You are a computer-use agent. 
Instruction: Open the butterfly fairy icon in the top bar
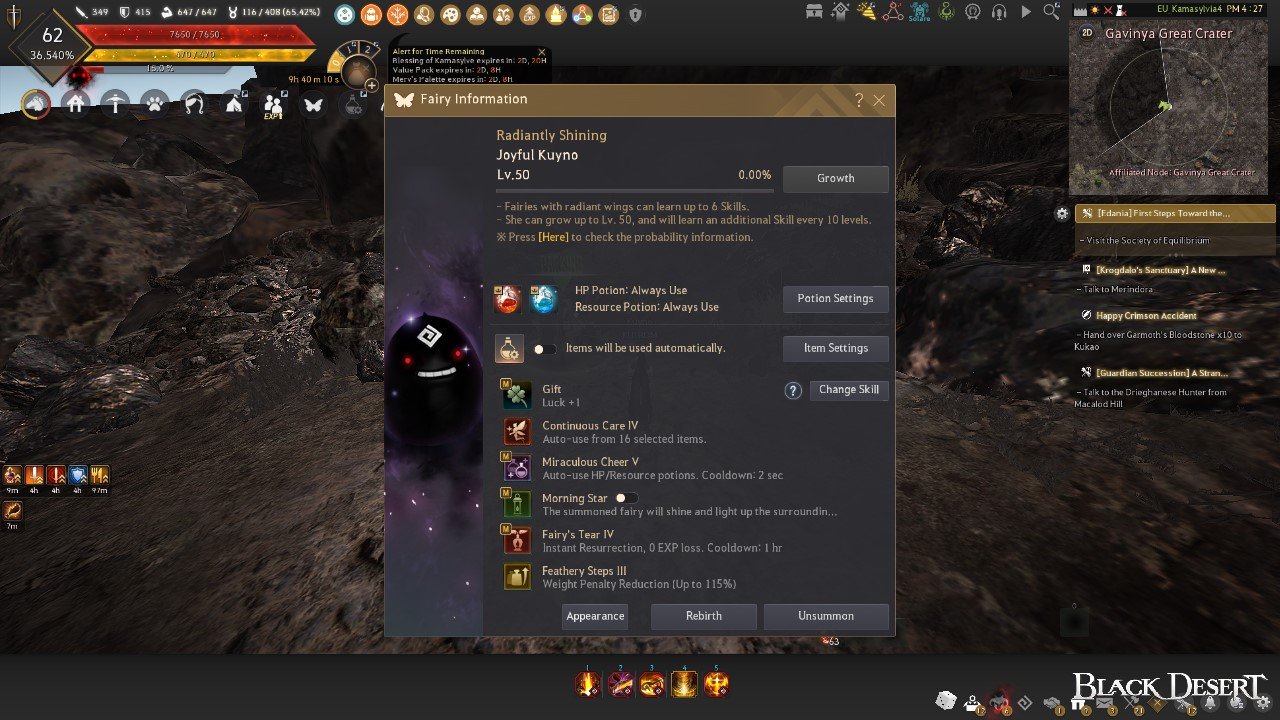313,103
